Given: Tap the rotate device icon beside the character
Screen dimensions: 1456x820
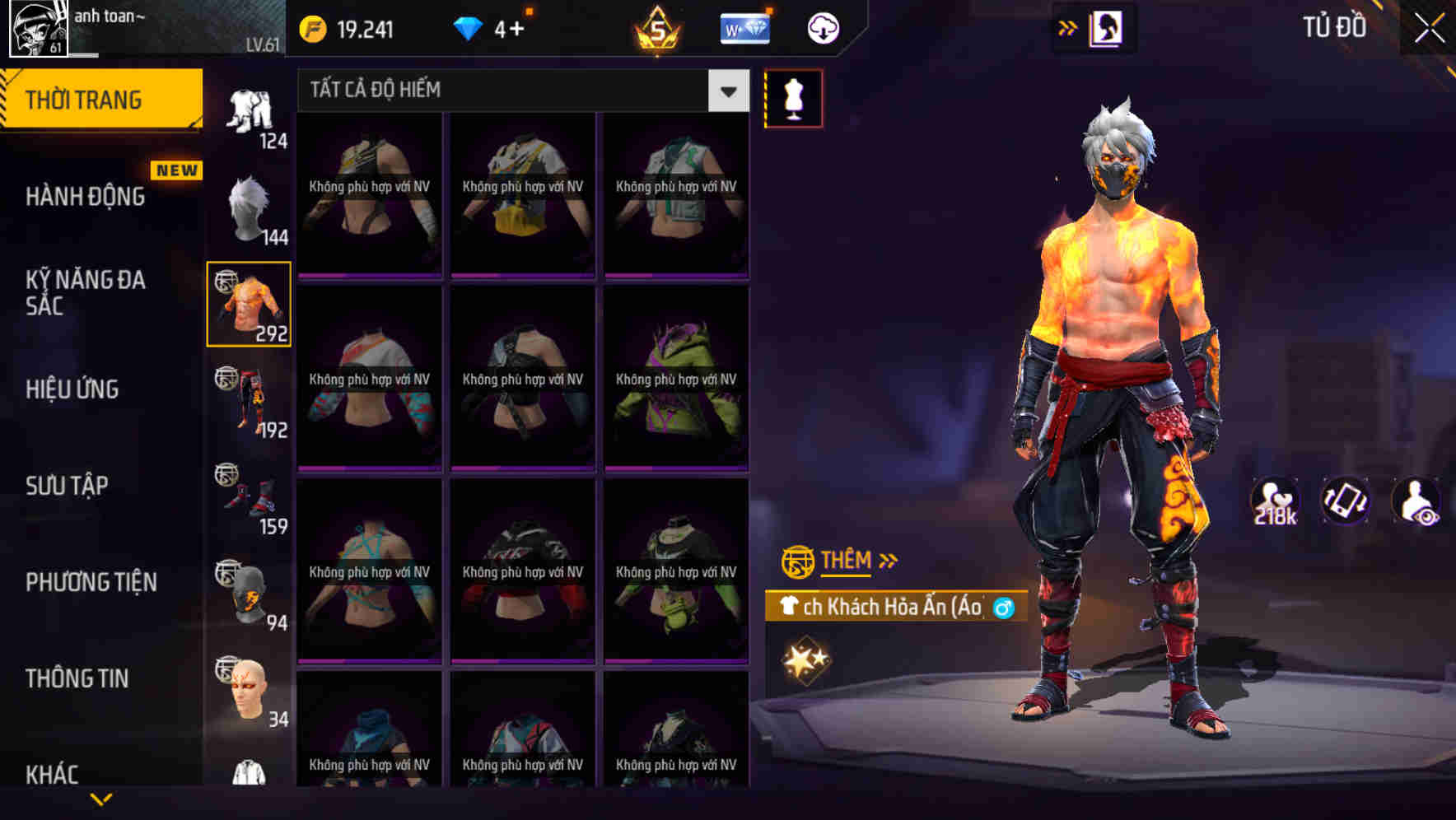Looking at the screenshot, I should coord(1346,501).
